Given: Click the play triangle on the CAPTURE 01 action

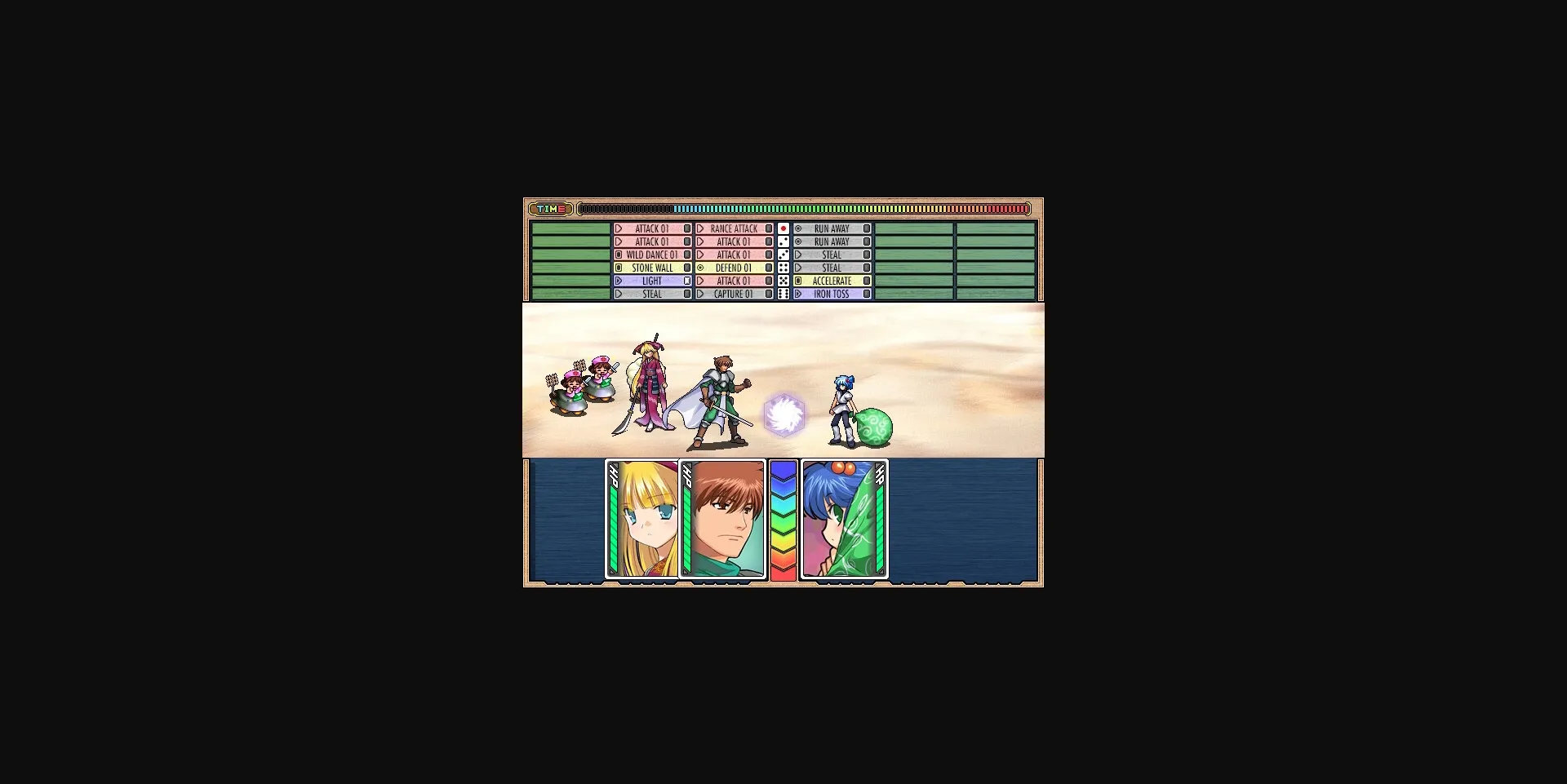Looking at the screenshot, I should click(x=700, y=294).
